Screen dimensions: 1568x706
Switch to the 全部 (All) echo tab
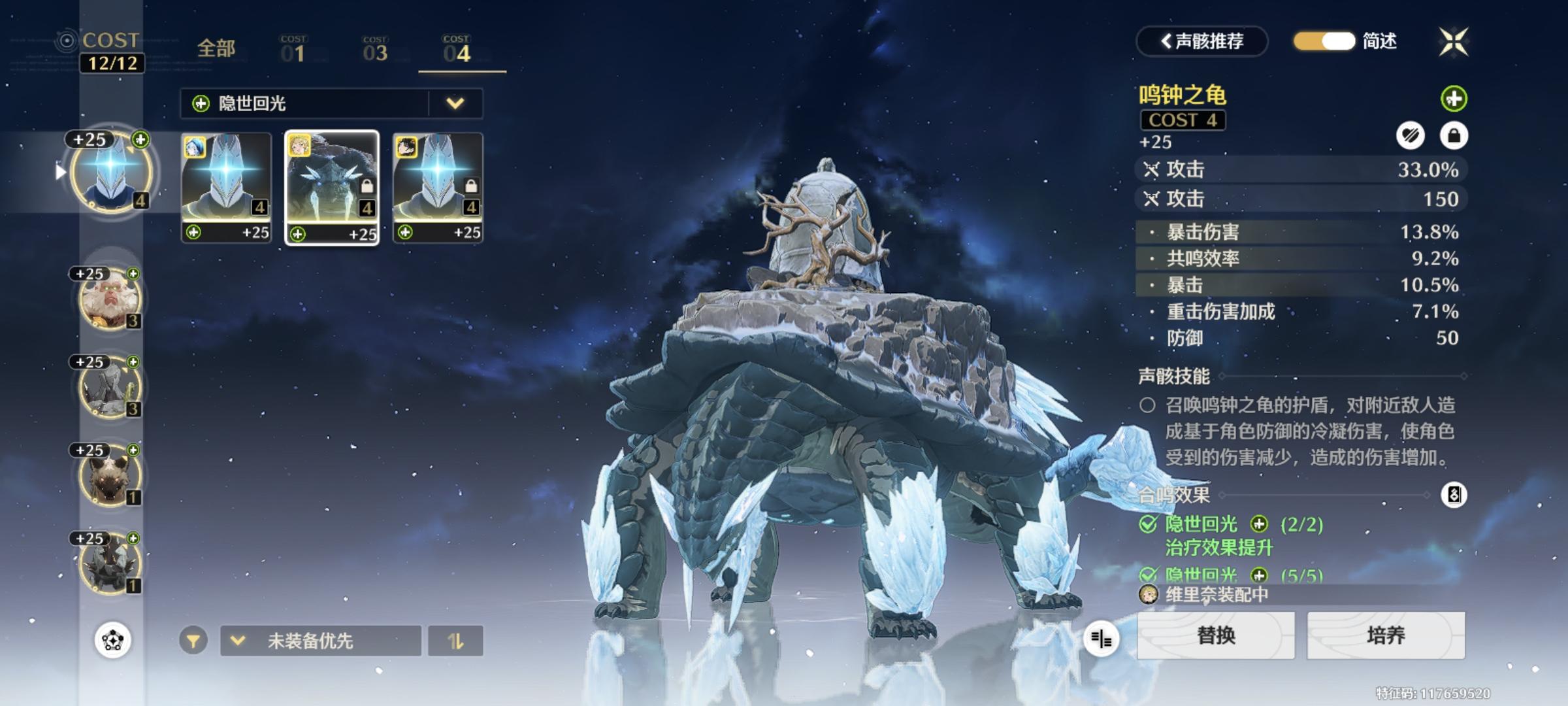(x=216, y=49)
